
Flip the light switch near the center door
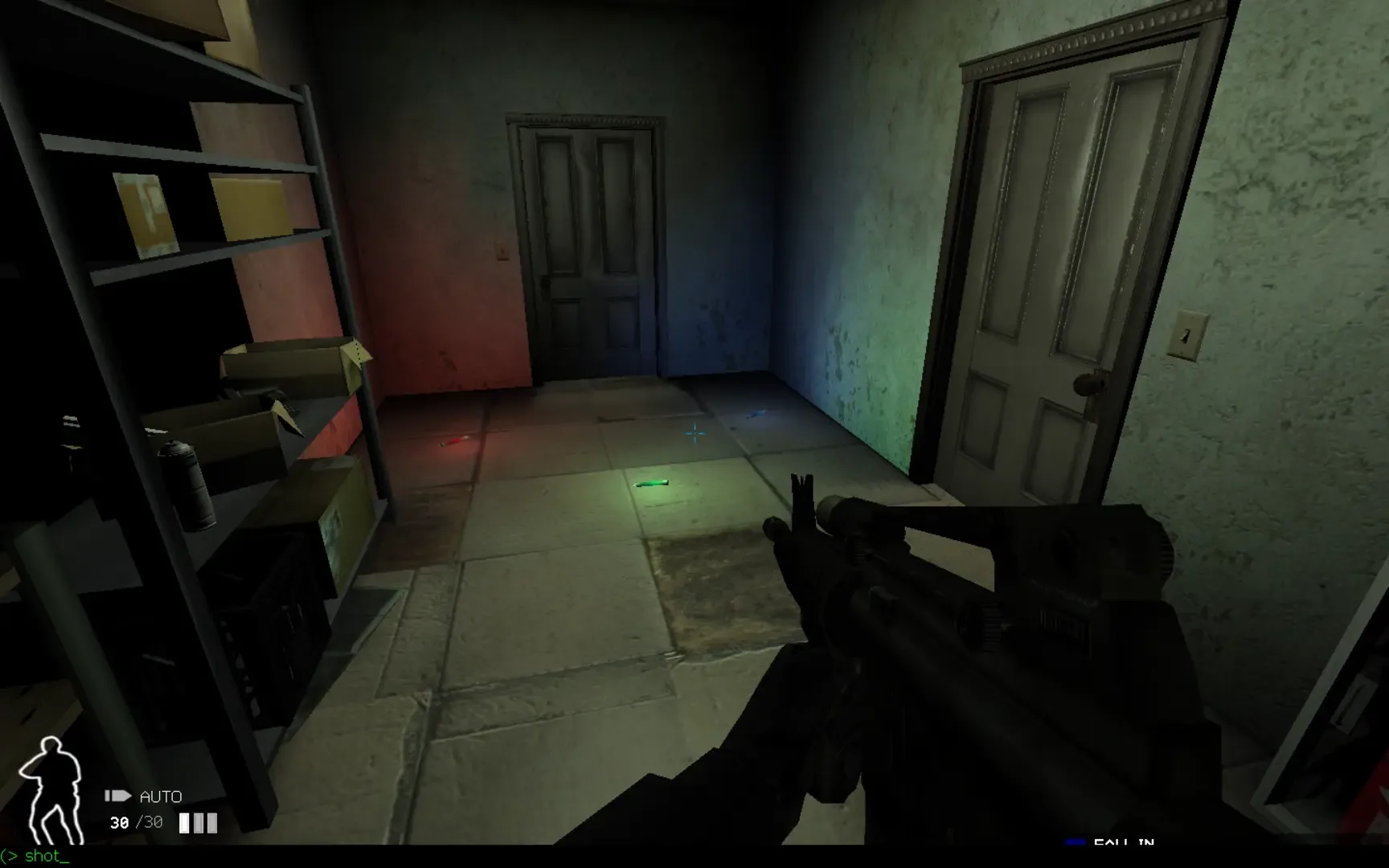coord(499,249)
